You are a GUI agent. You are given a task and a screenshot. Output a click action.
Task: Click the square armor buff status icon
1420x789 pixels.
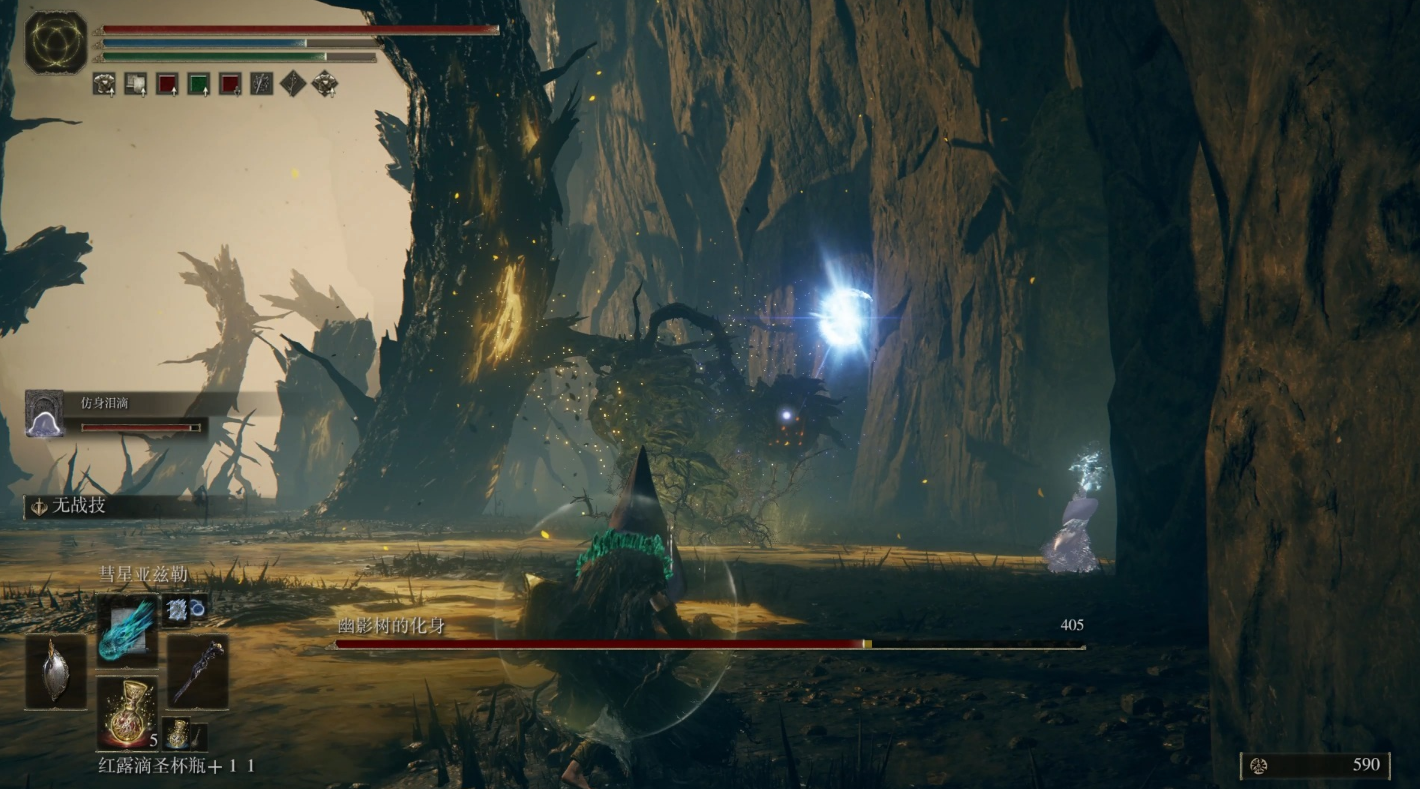pos(104,84)
